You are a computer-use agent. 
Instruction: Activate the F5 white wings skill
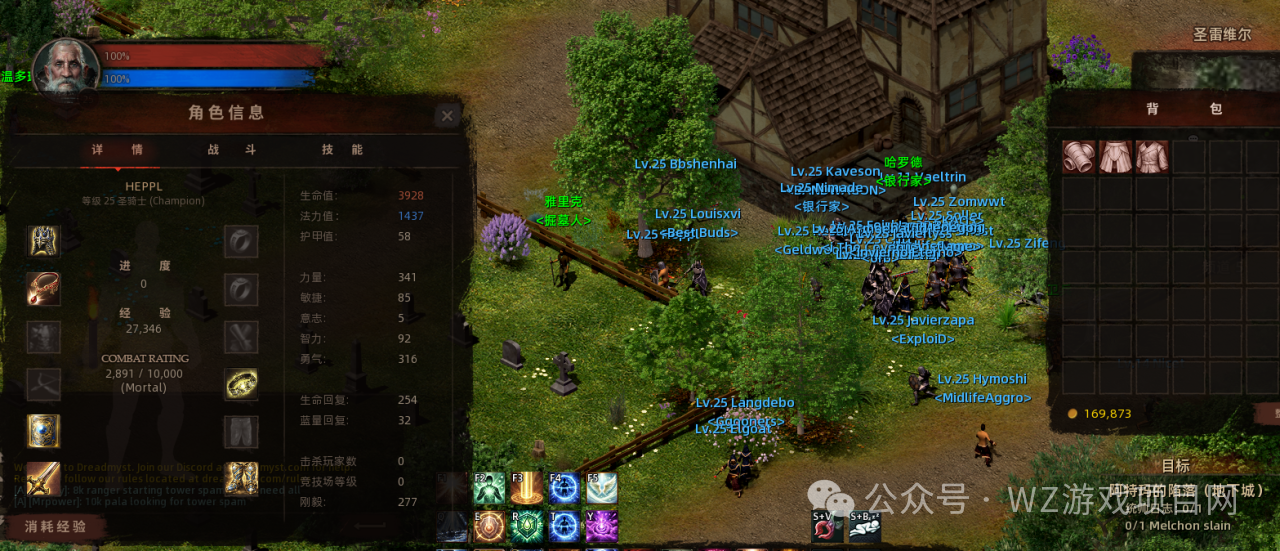[x=602, y=488]
